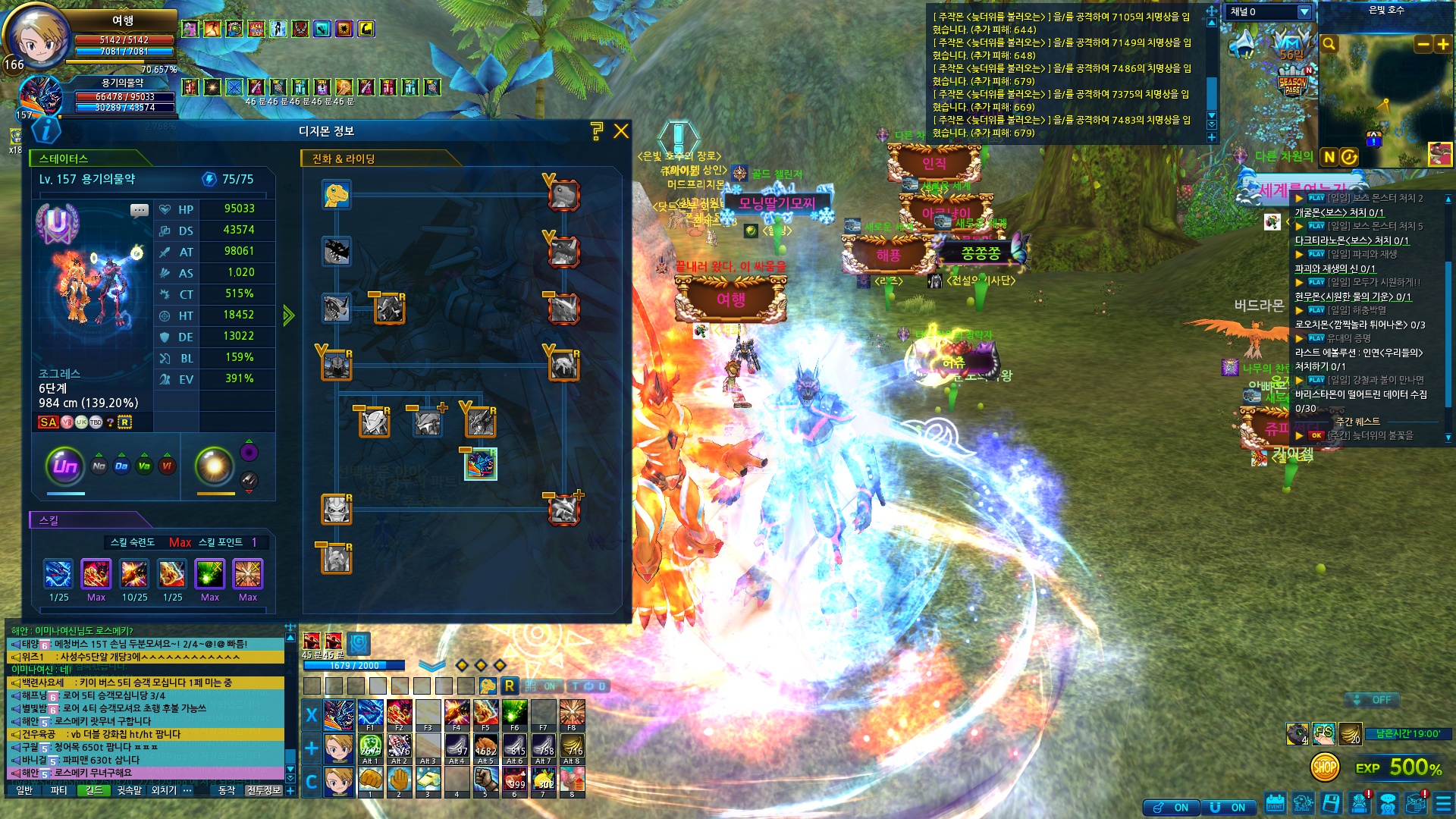Close the Digimon info window
This screenshot has height=819, width=1456.
pos(621,131)
